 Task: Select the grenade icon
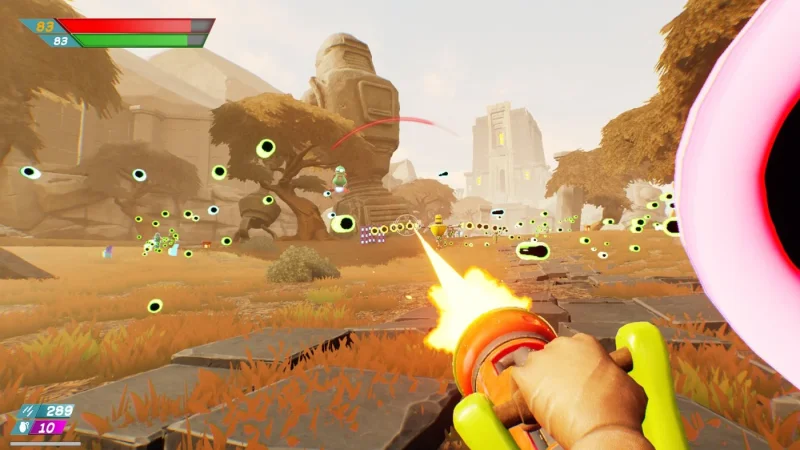pos(21,427)
